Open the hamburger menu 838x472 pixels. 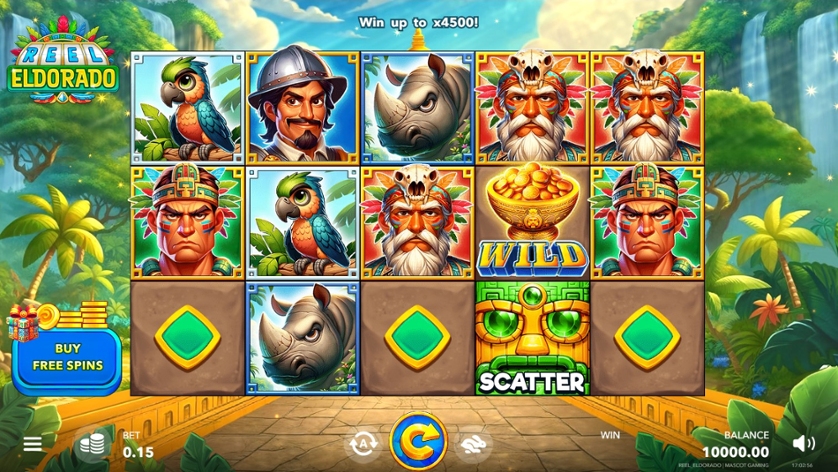click(33, 443)
